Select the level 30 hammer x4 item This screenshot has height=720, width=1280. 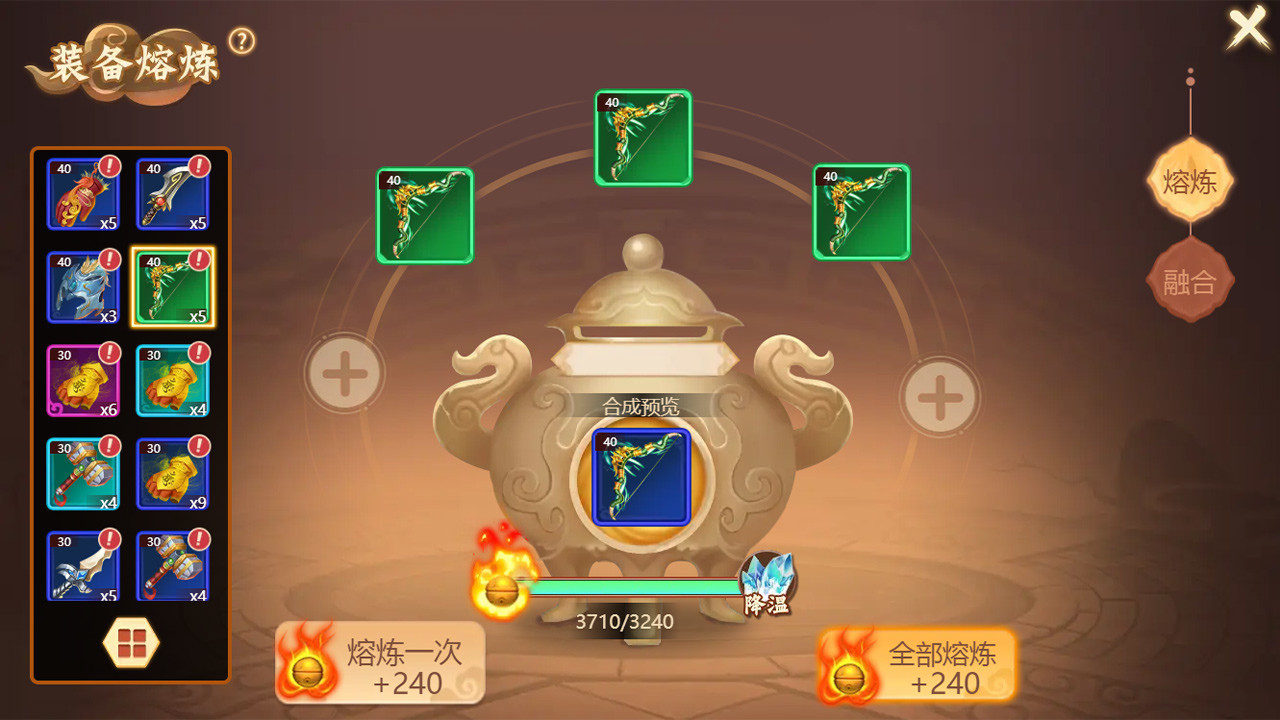click(83, 472)
